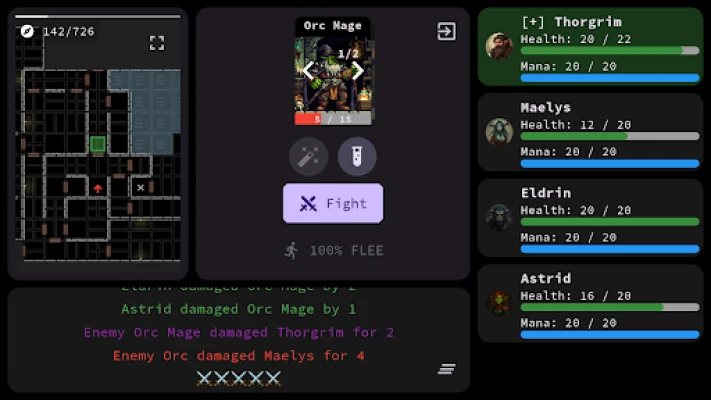Screen dimensions: 711x400
Task: Select the X marker on the dungeon map
Action: pyautogui.click(x=141, y=187)
